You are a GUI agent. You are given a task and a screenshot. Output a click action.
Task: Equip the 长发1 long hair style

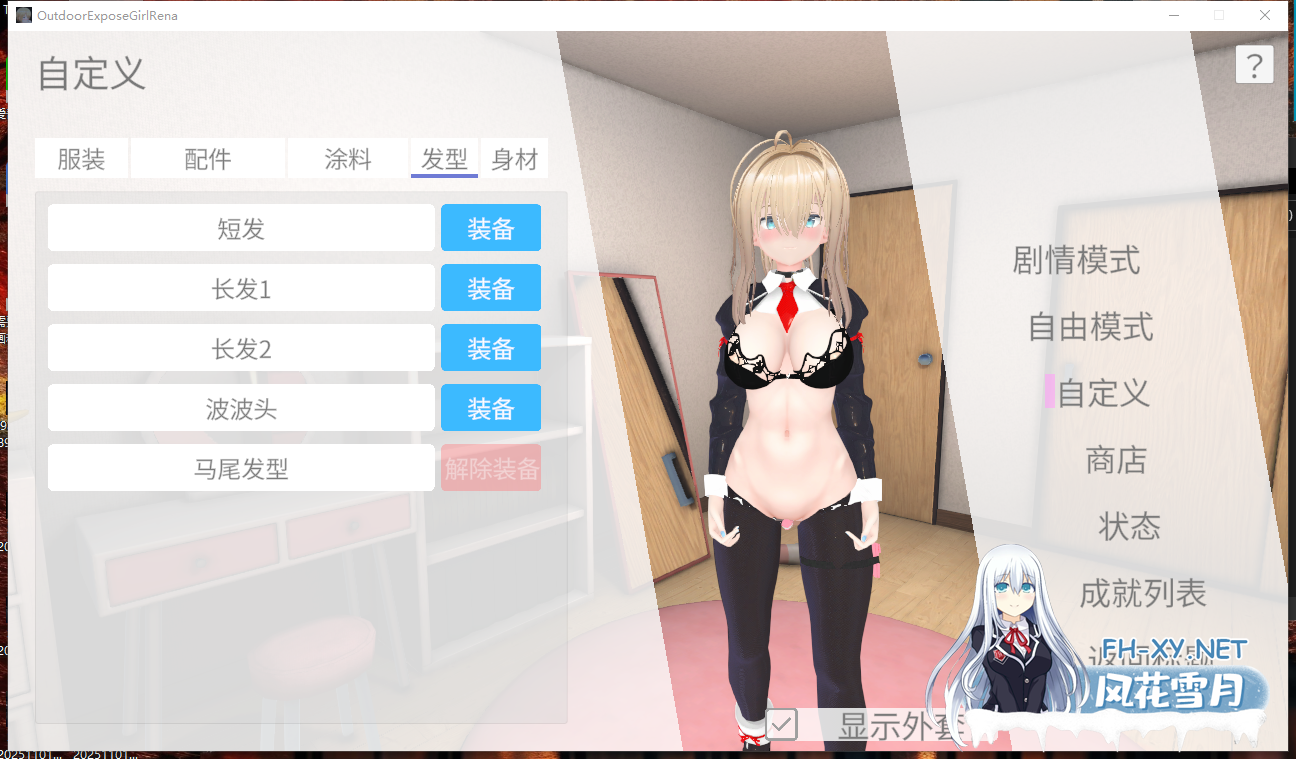tap(491, 287)
